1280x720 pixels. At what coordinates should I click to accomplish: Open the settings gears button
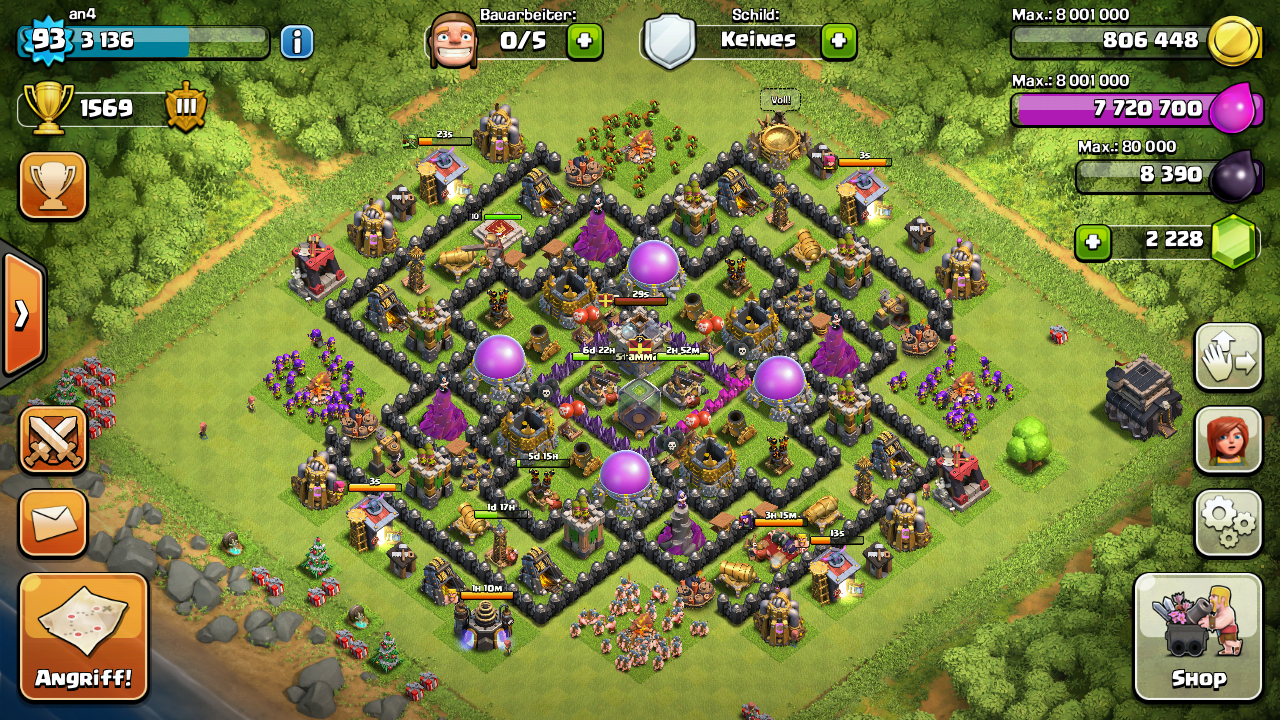point(1228,522)
